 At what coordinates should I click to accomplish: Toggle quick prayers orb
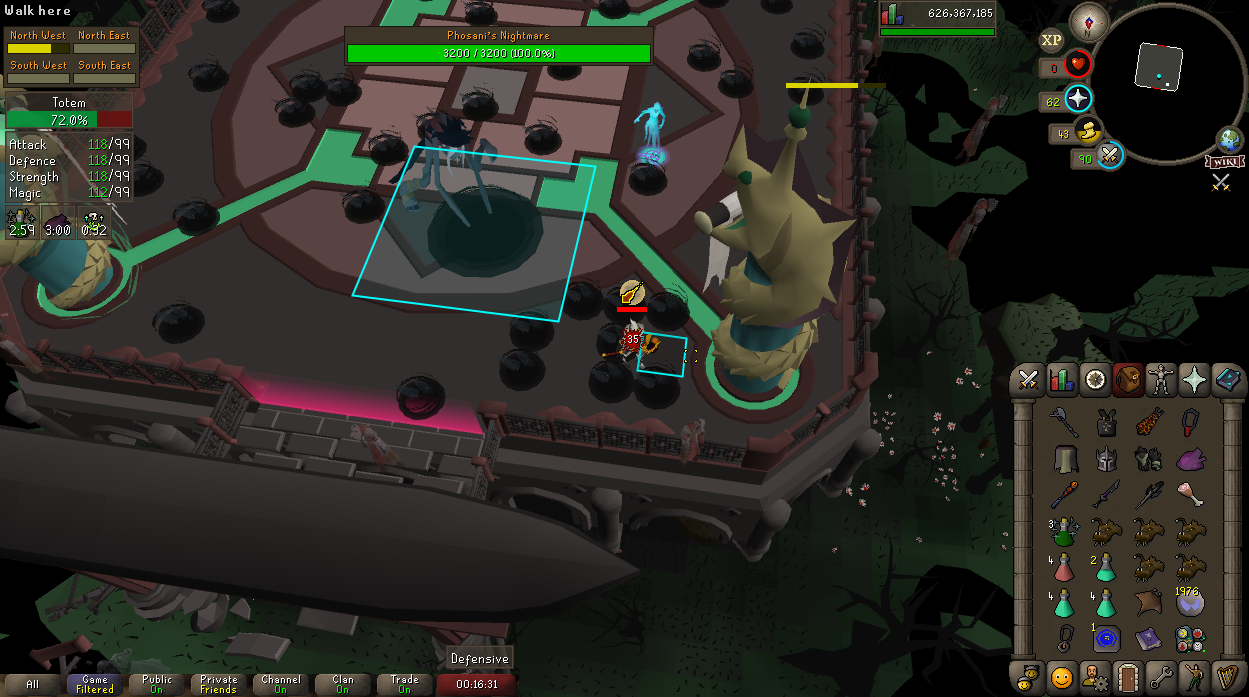pyautogui.click(x=1079, y=99)
